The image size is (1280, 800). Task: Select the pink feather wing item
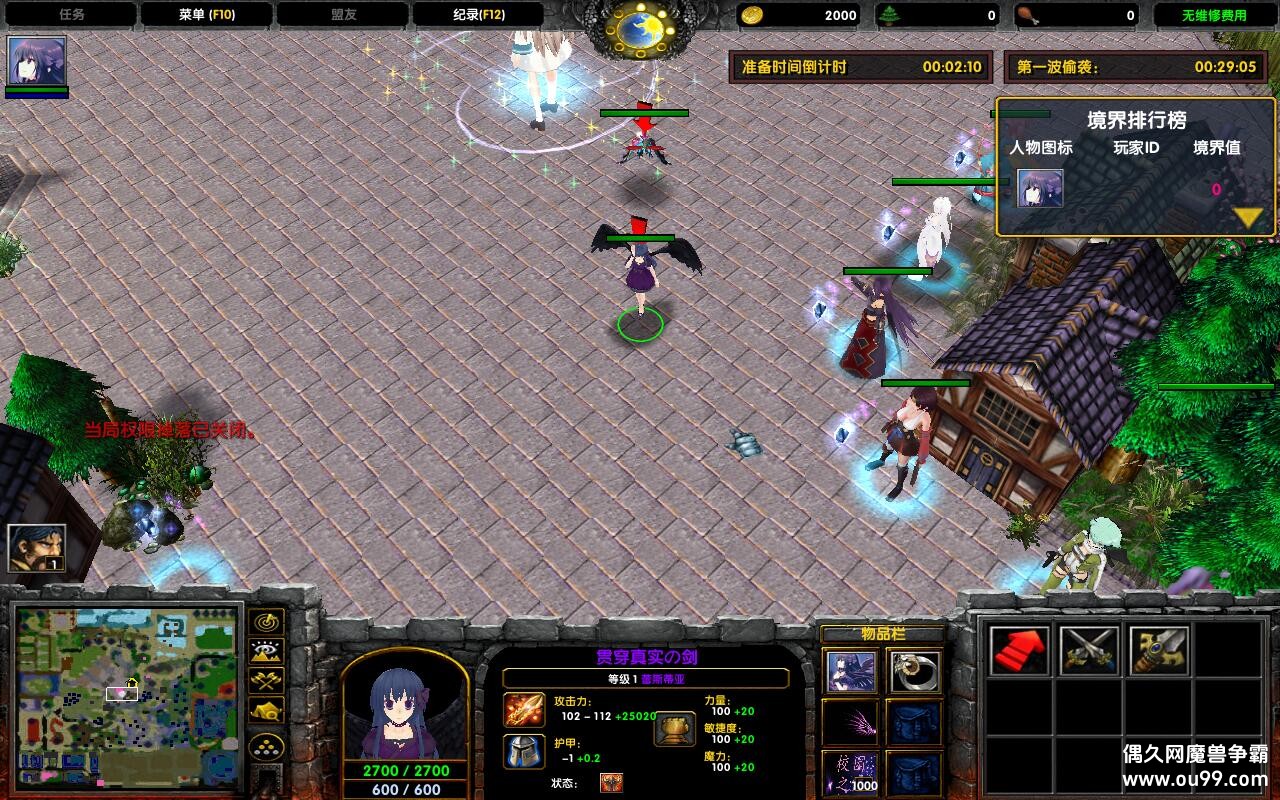point(851,722)
